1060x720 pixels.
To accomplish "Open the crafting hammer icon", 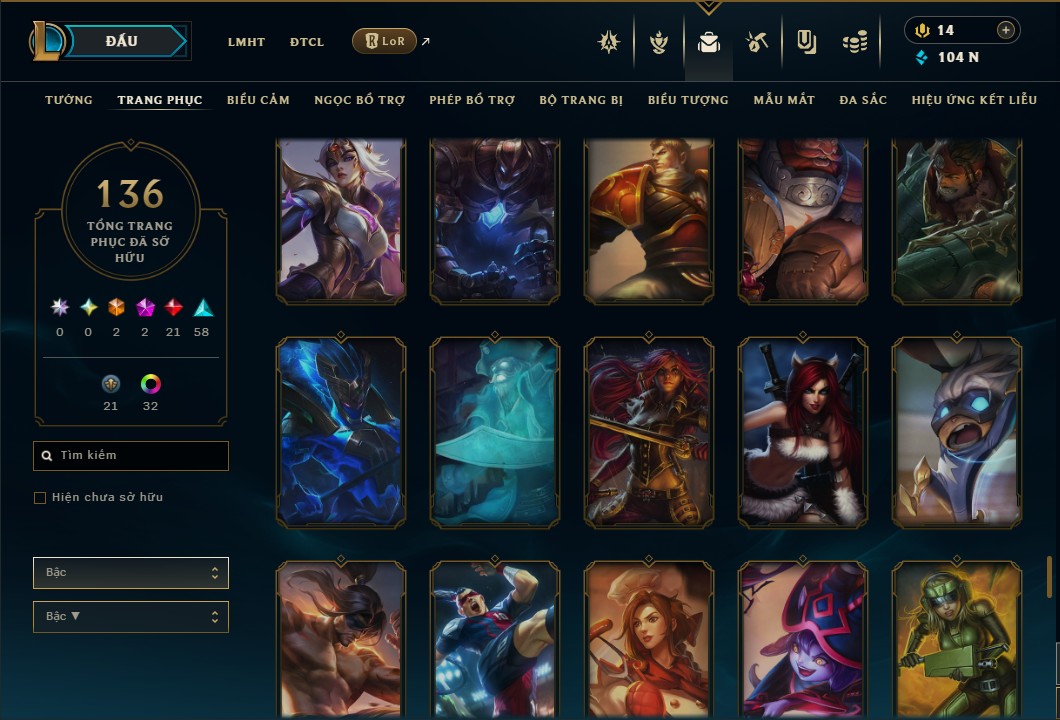I will (x=756, y=43).
